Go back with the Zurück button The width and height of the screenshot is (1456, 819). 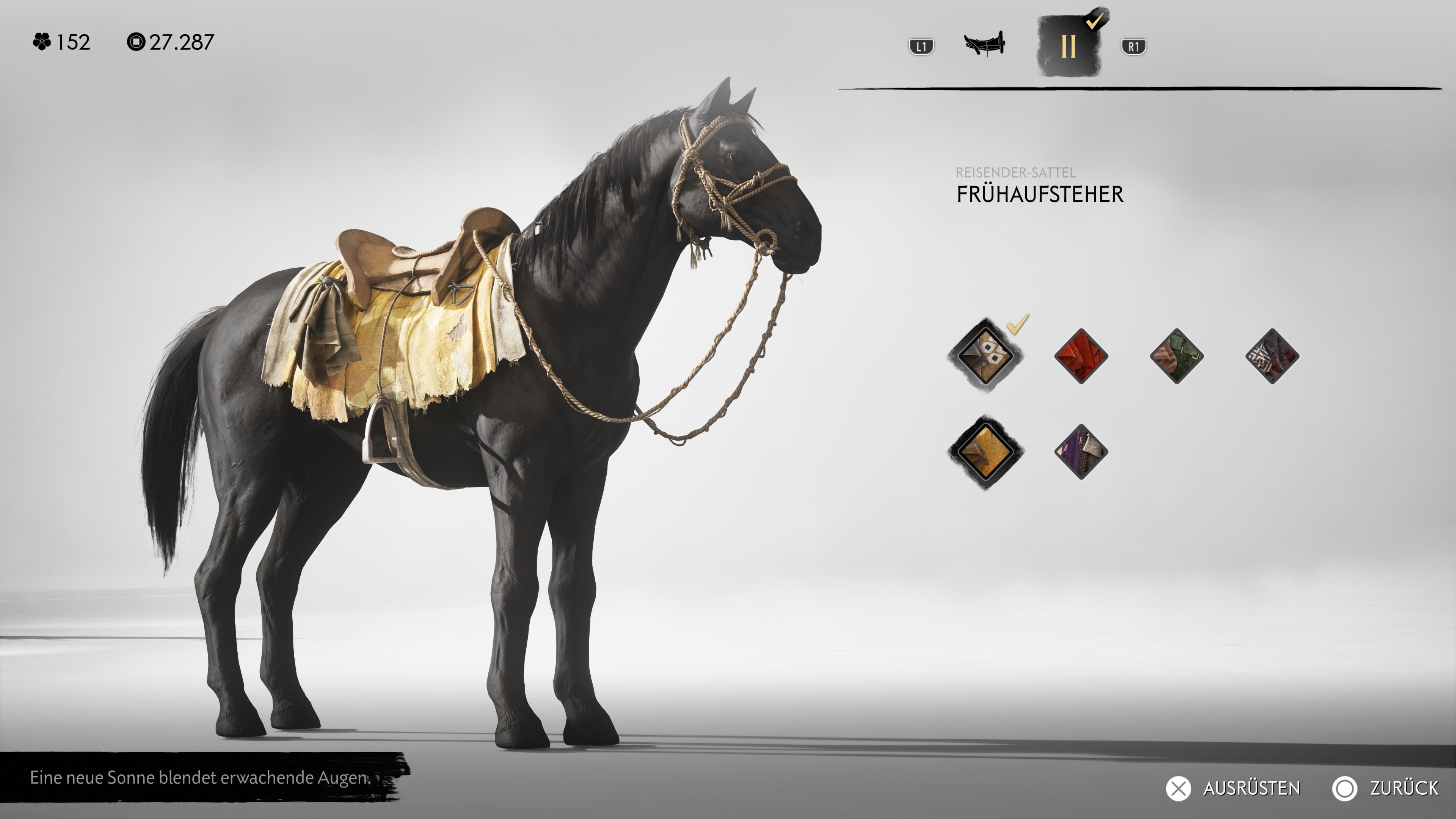tap(1385, 788)
